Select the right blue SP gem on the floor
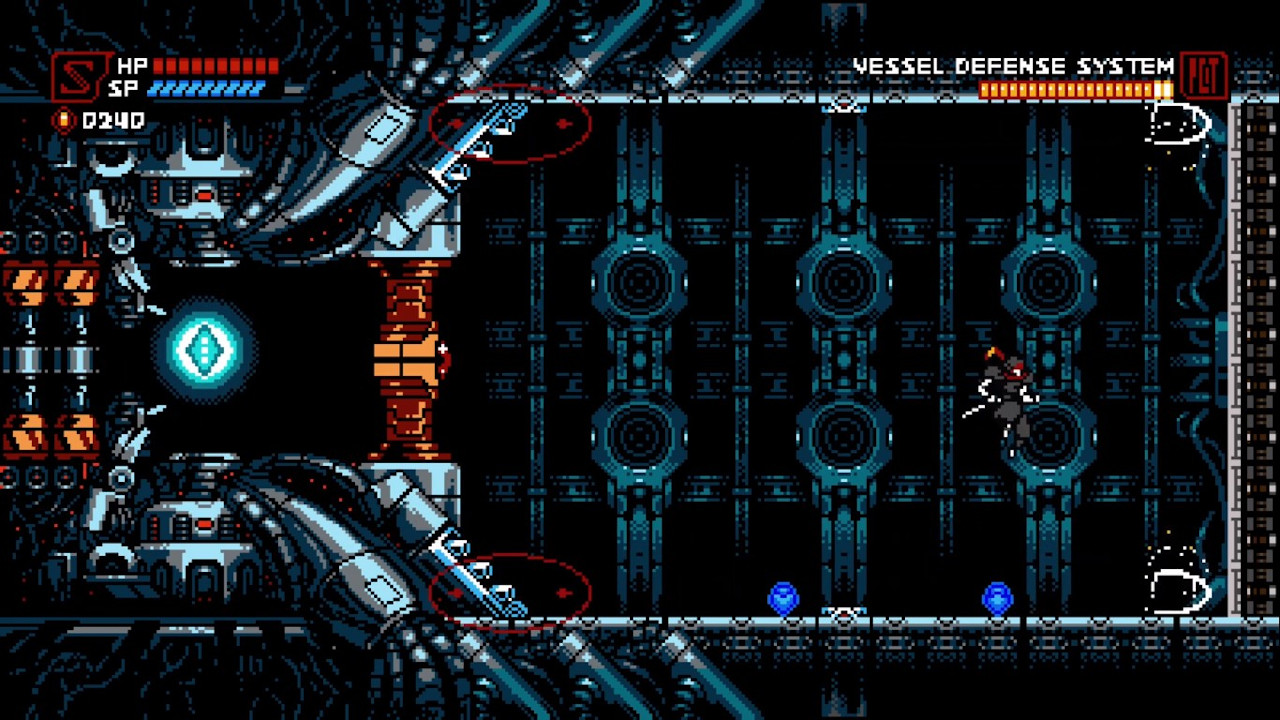This screenshot has height=720, width=1280. (995, 599)
